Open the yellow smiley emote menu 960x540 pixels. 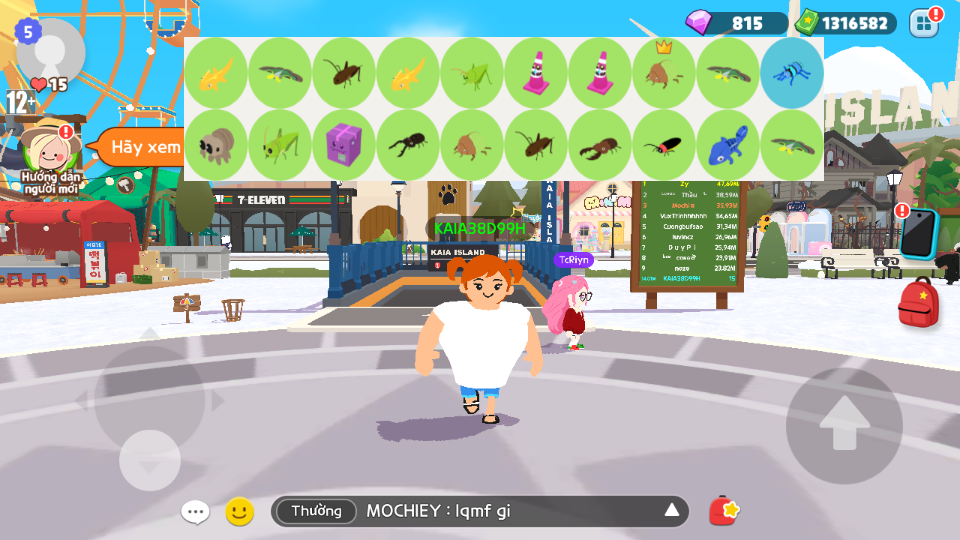point(239,512)
